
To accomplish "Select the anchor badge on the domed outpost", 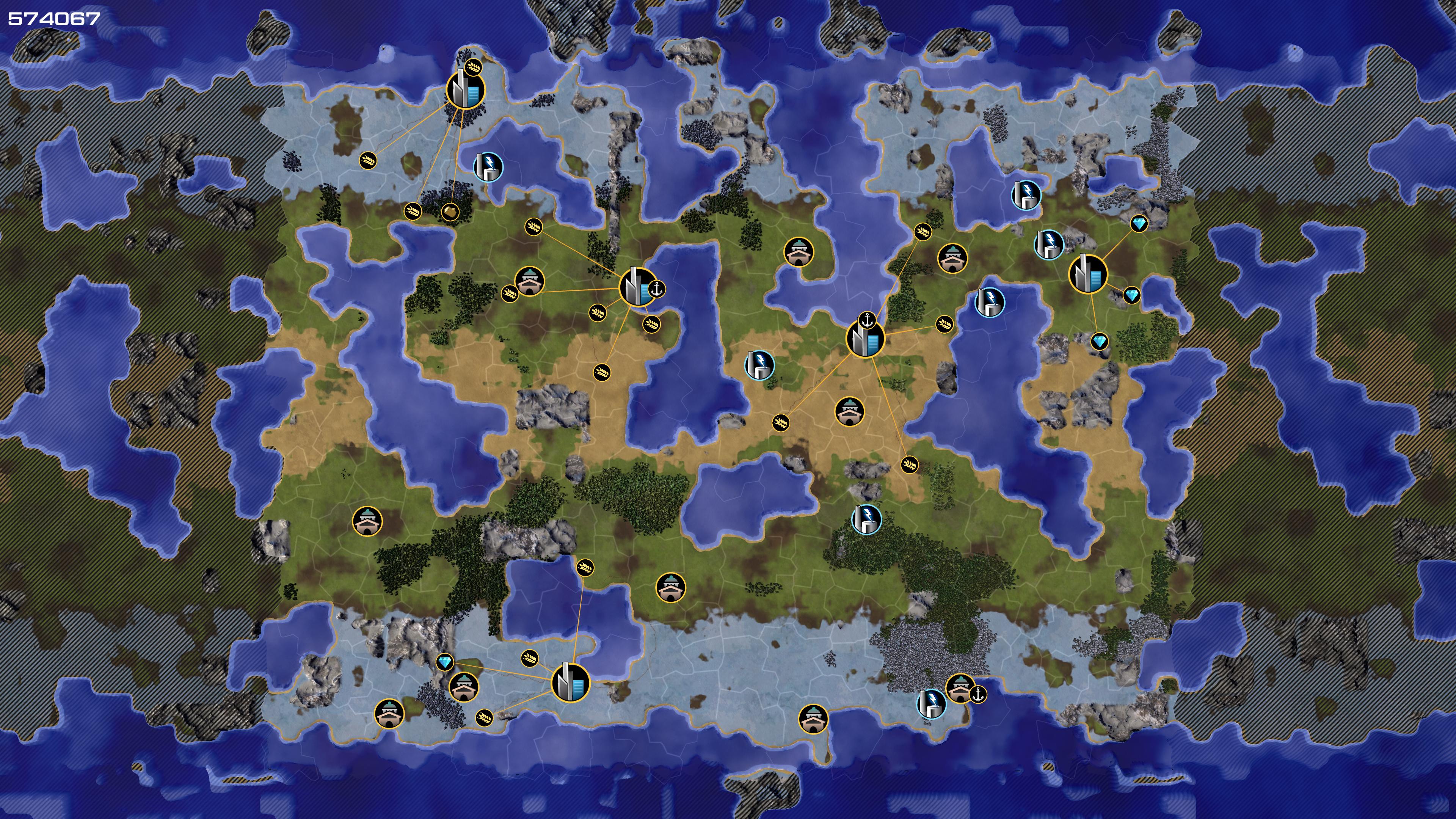I will coord(978,694).
